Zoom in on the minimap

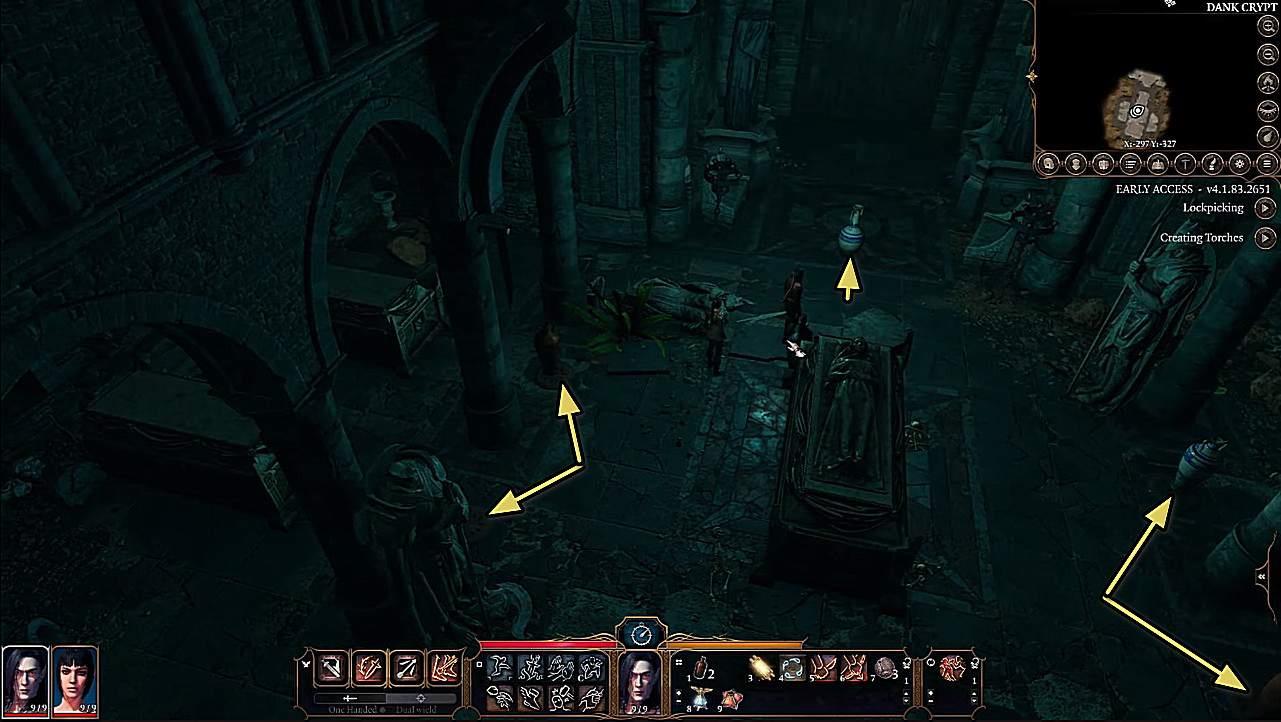(x=1268, y=28)
